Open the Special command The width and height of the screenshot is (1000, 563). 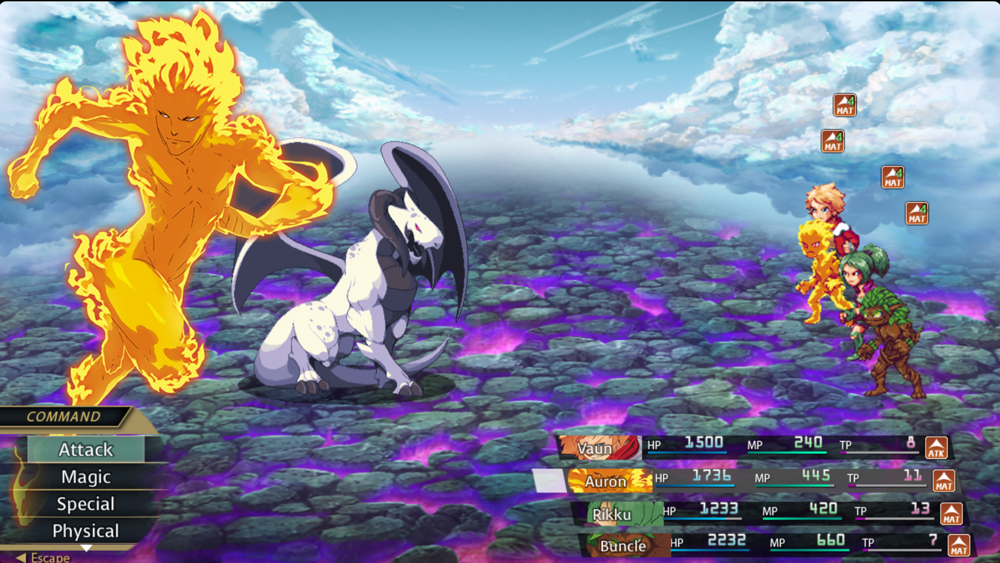tap(86, 504)
